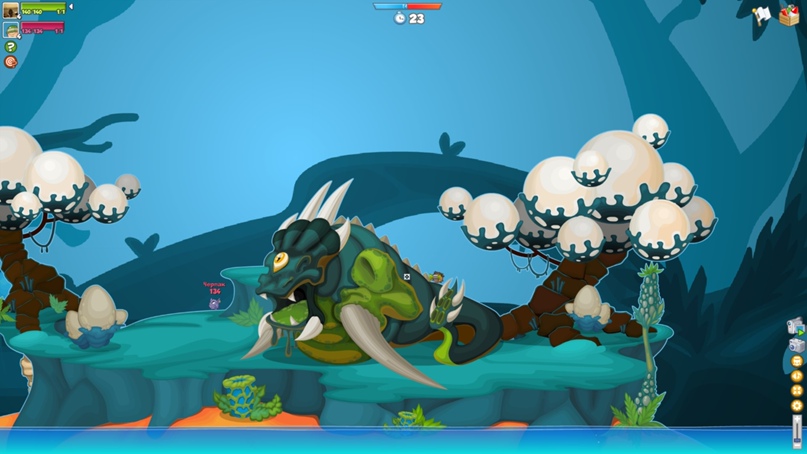Screen dimensions: 807x454
Task: Start recording with the video camera icon
Action: [x=796, y=326]
